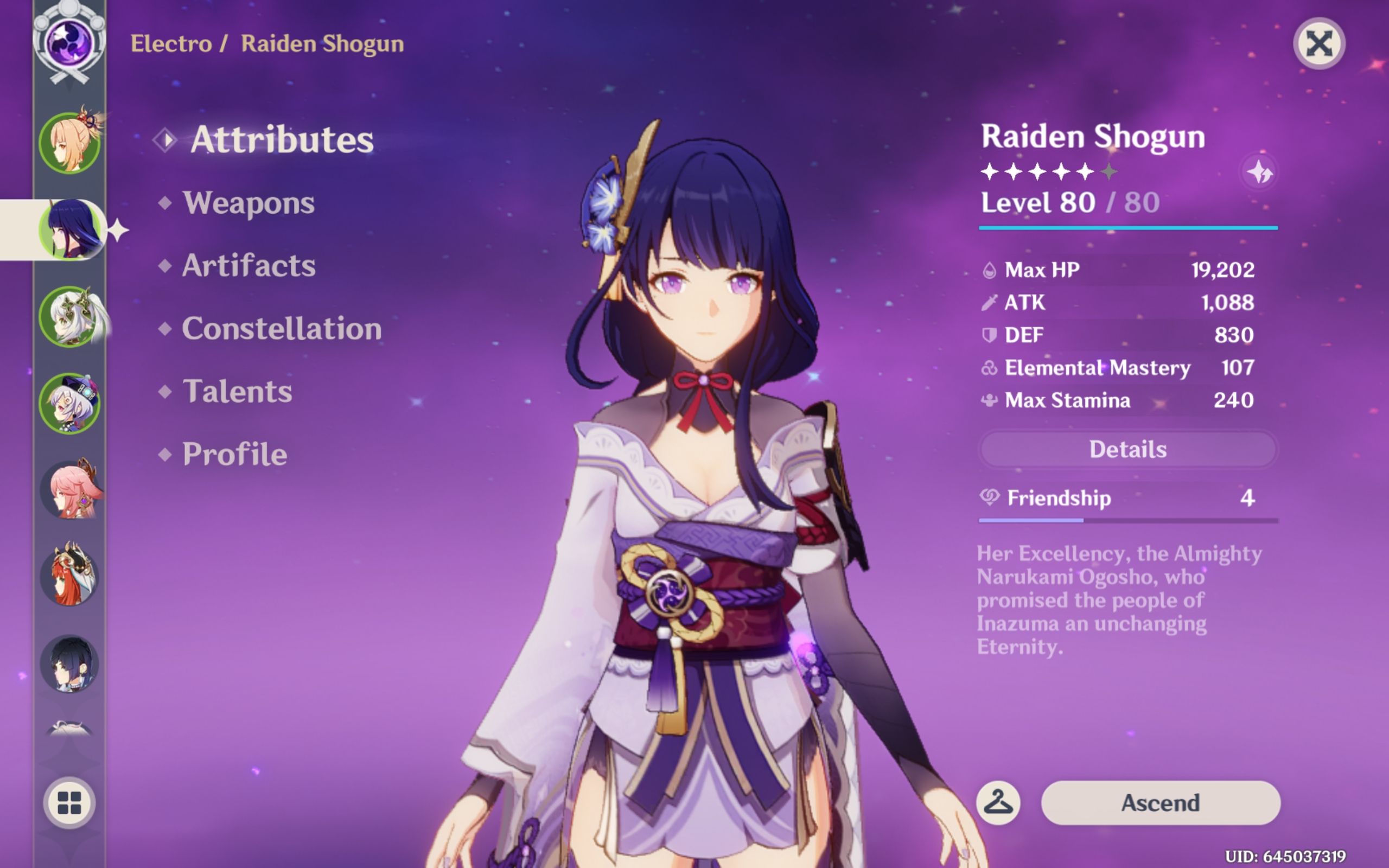View the Talents tab

[x=237, y=392]
